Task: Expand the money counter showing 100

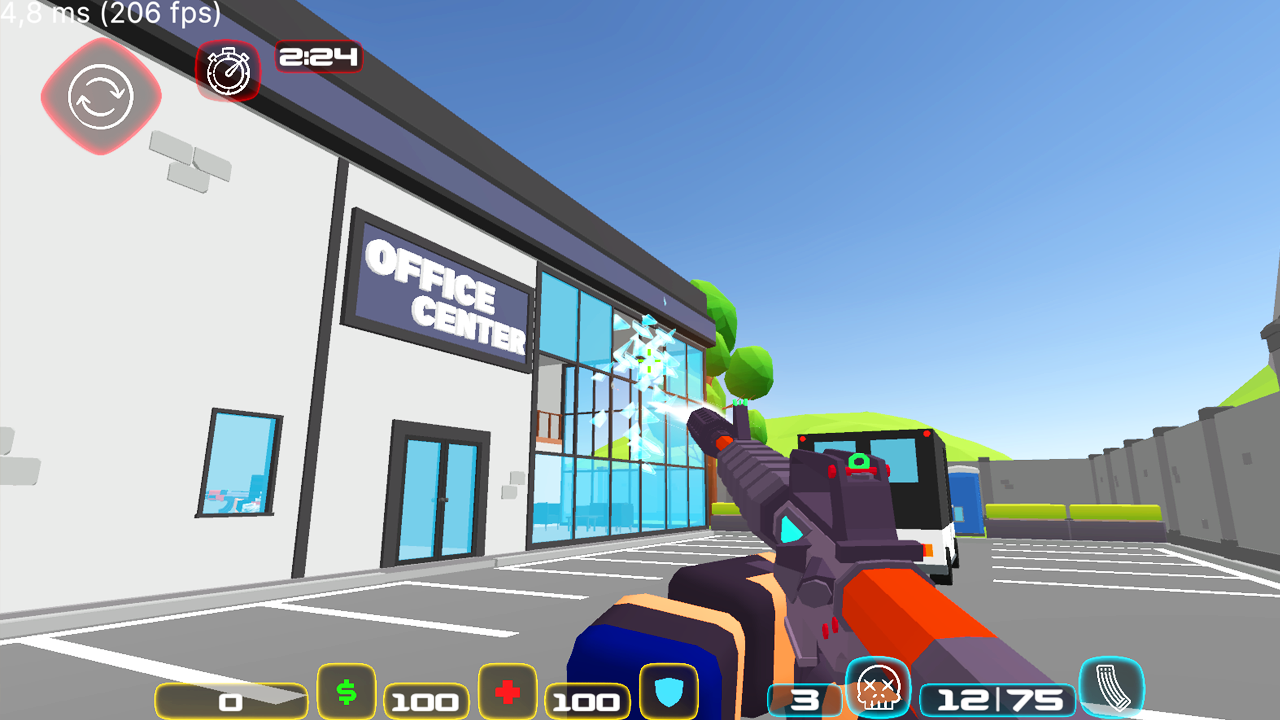Action: pyautogui.click(x=424, y=700)
